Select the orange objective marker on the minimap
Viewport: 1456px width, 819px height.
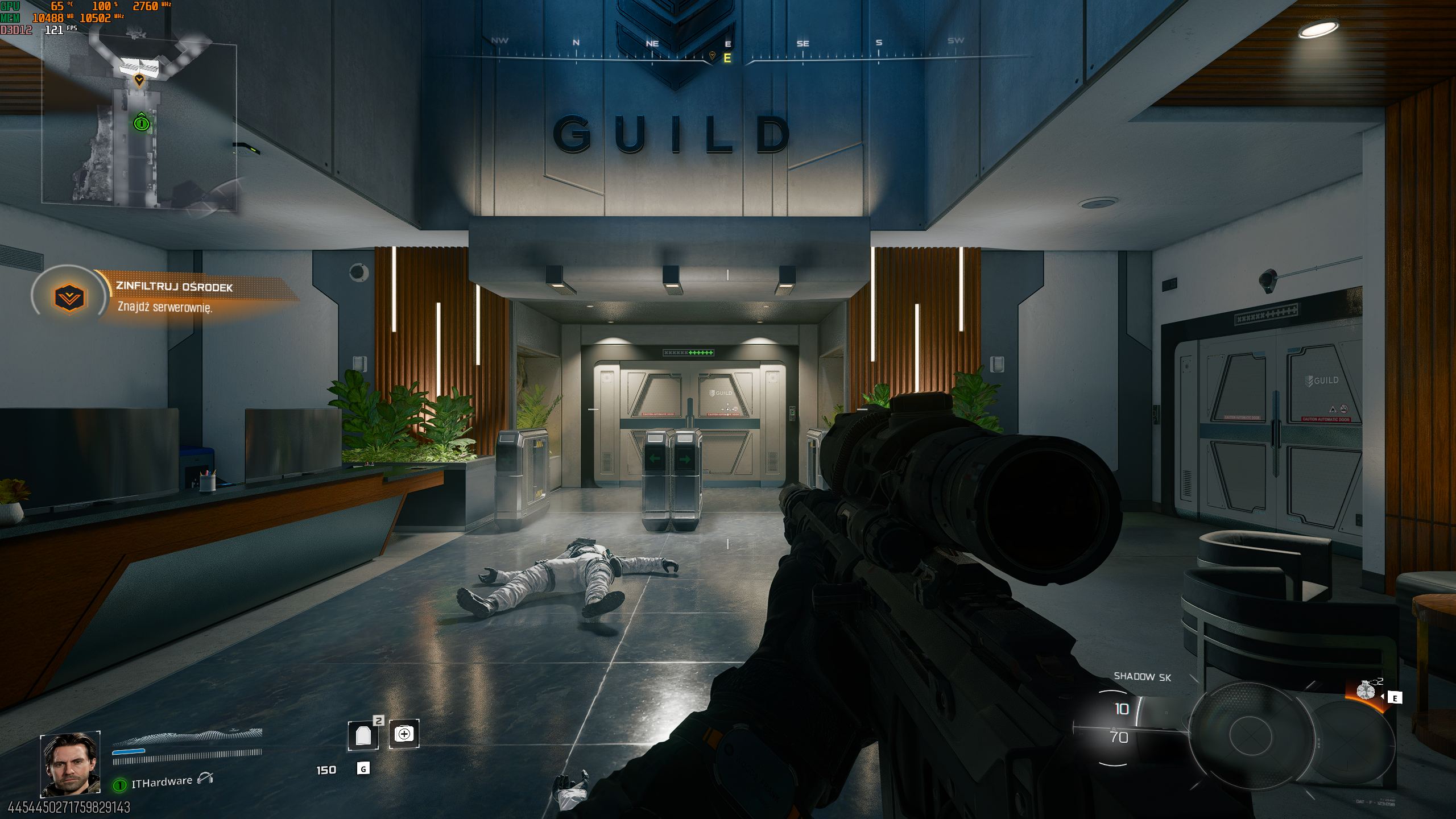point(139,80)
